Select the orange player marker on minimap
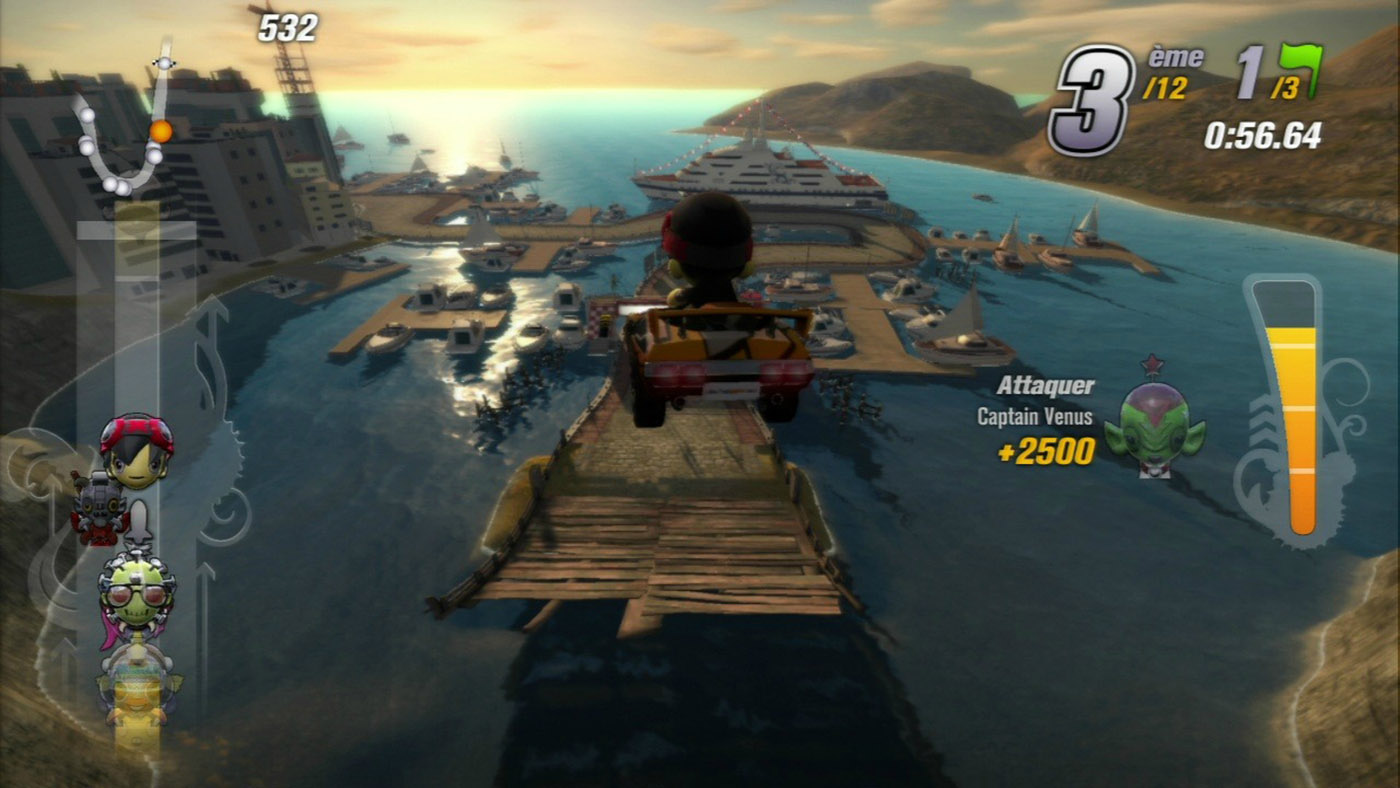 pyautogui.click(x=160, y=131)
